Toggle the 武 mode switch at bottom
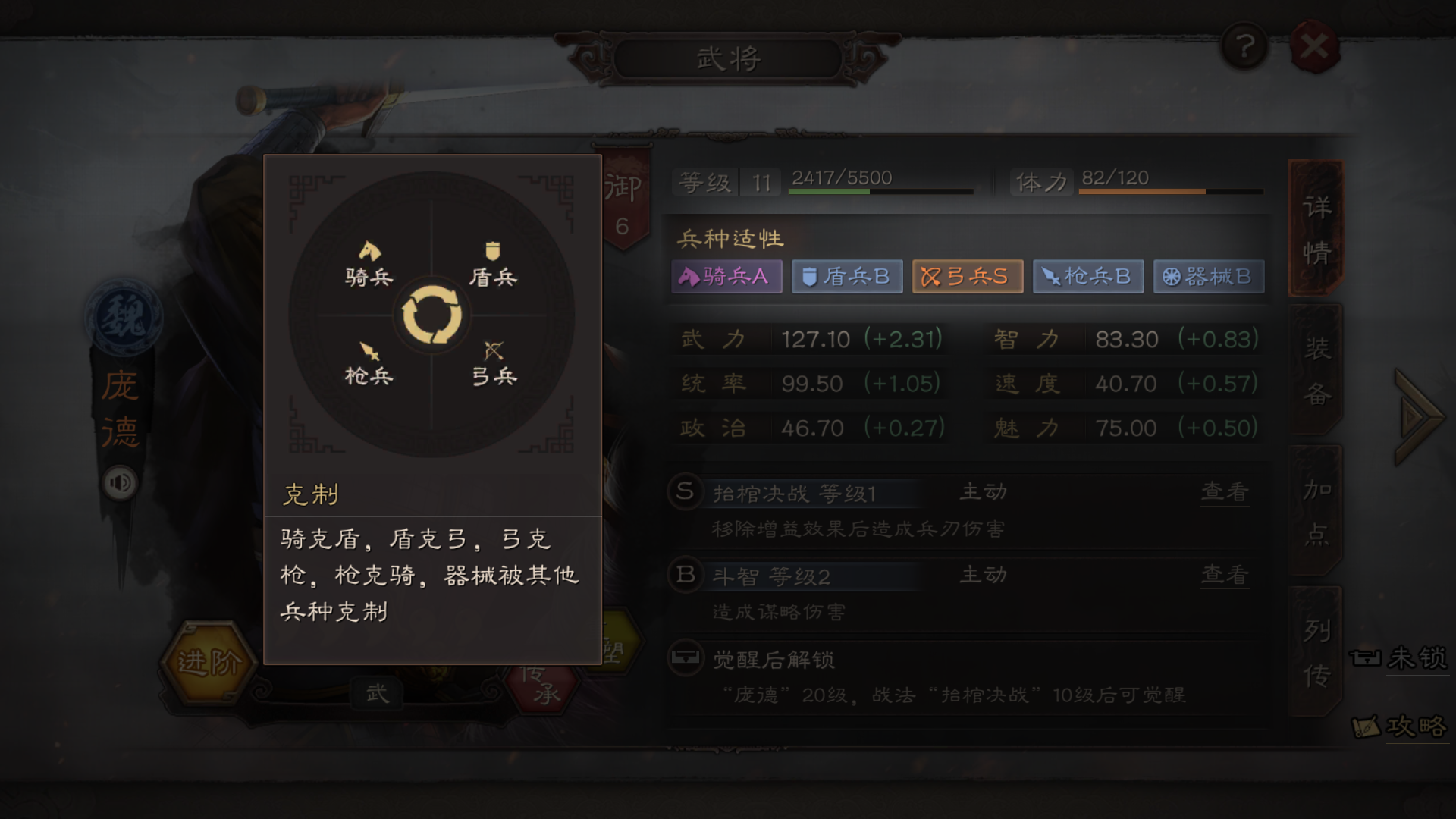This screenshot has width=1456, height=819. (377, 692)
